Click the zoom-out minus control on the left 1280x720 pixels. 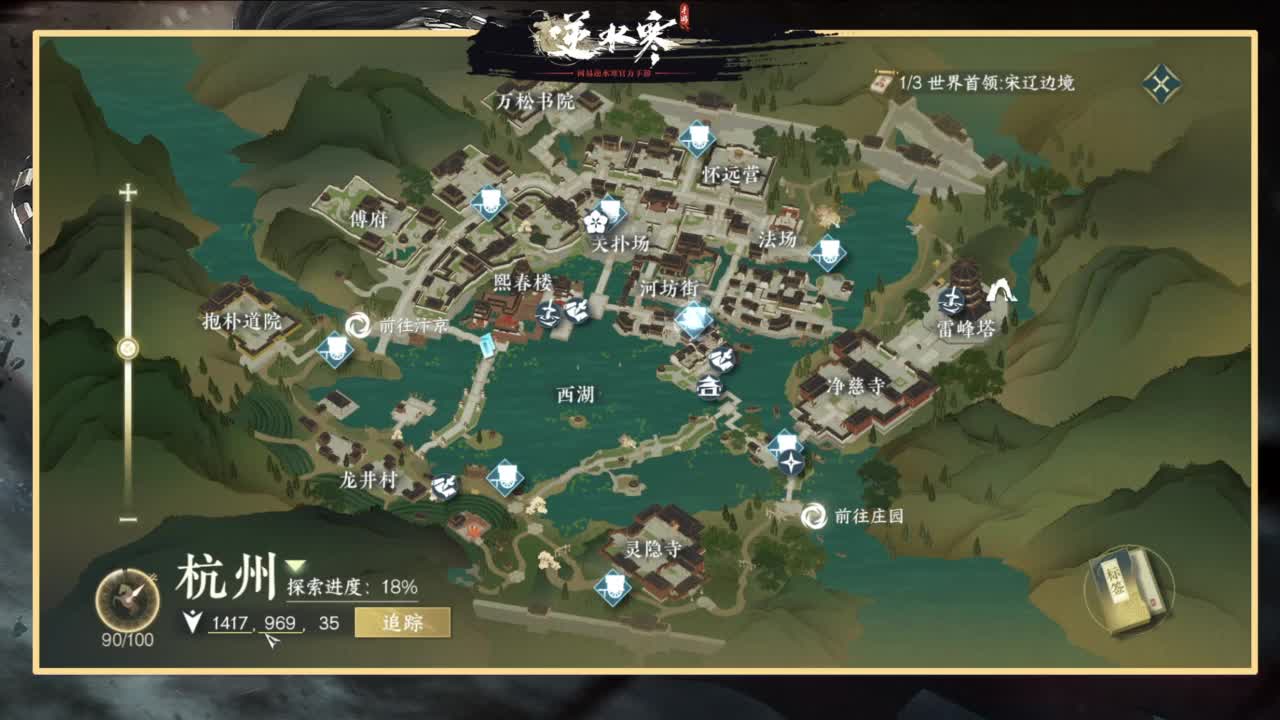pyautogui.click(x=126, y=519)
